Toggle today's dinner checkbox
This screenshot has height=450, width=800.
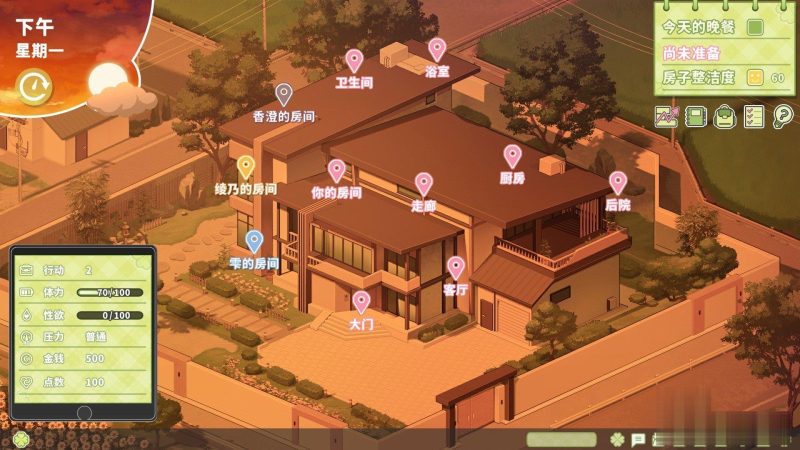click(756, 27)
